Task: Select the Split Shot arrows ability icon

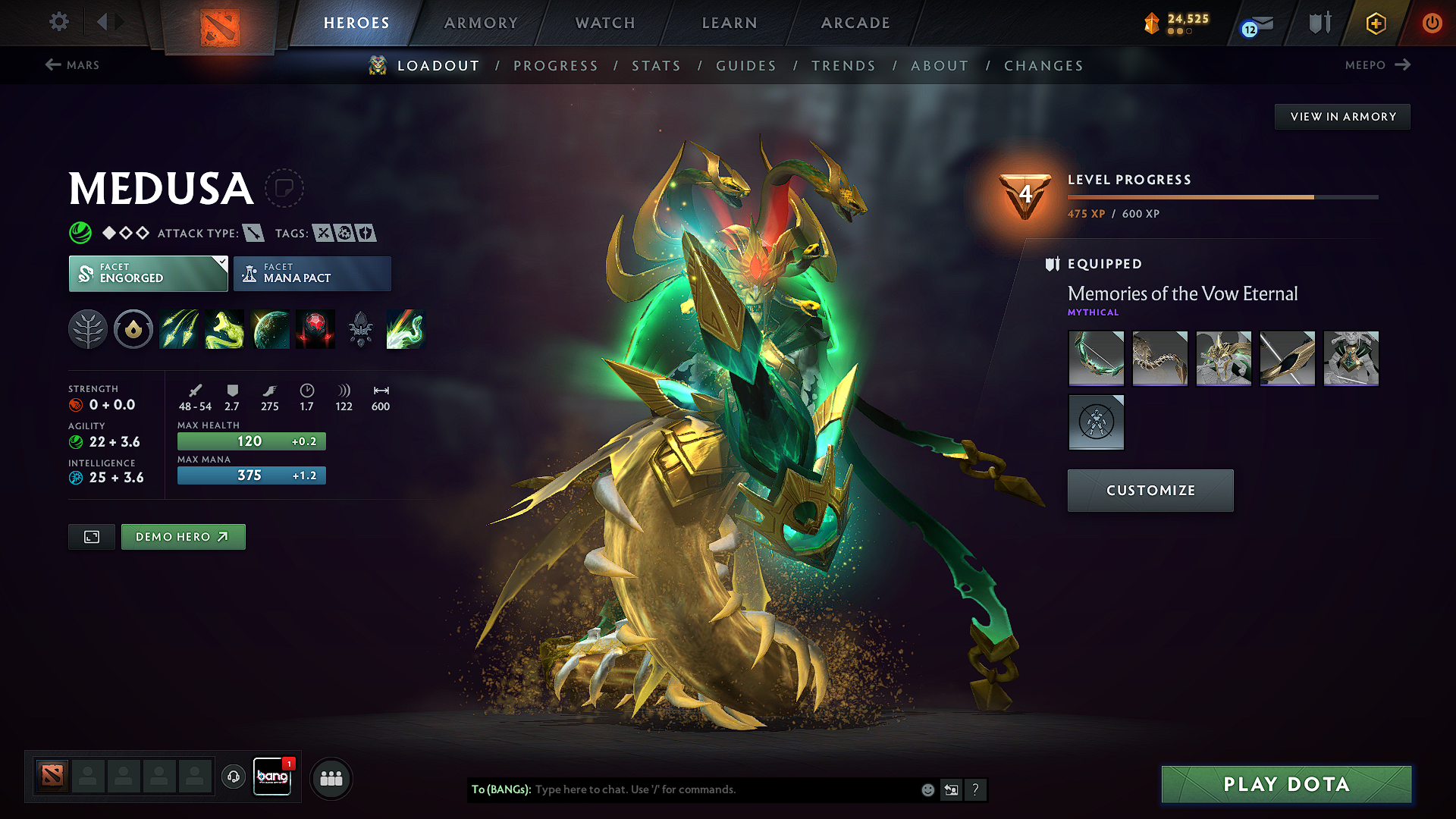Action: click(179, 329)
